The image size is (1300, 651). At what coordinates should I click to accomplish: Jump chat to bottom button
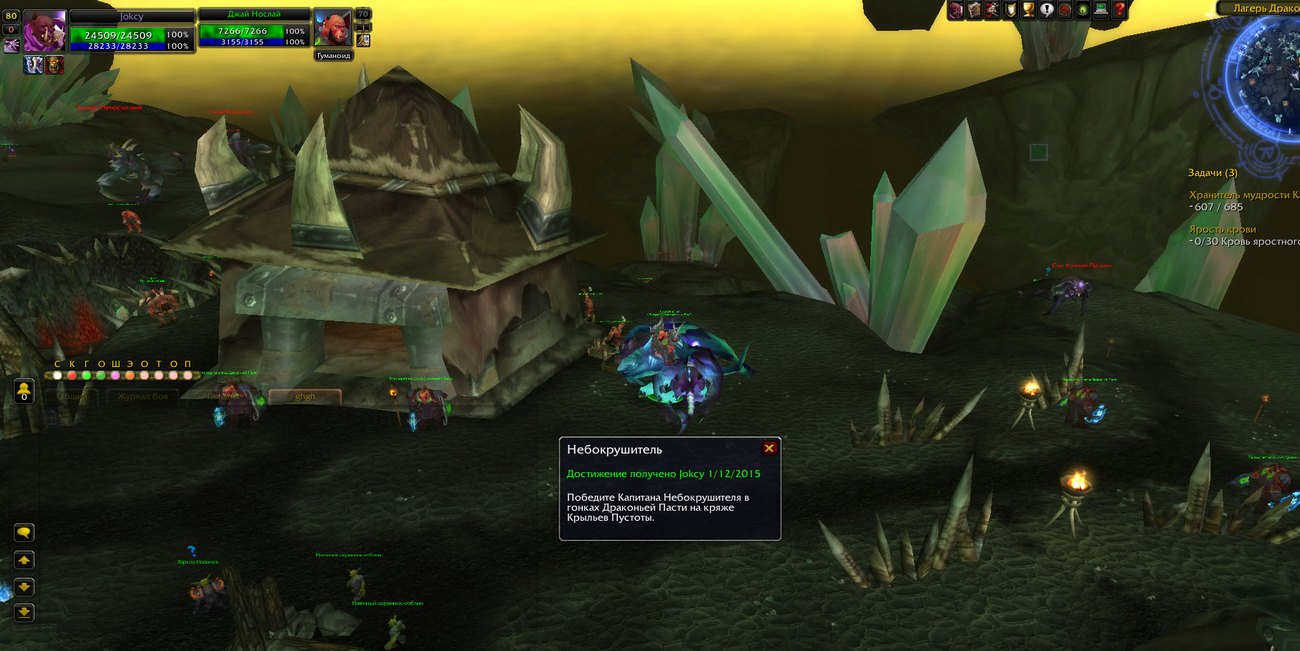click(x=24, y=612)
